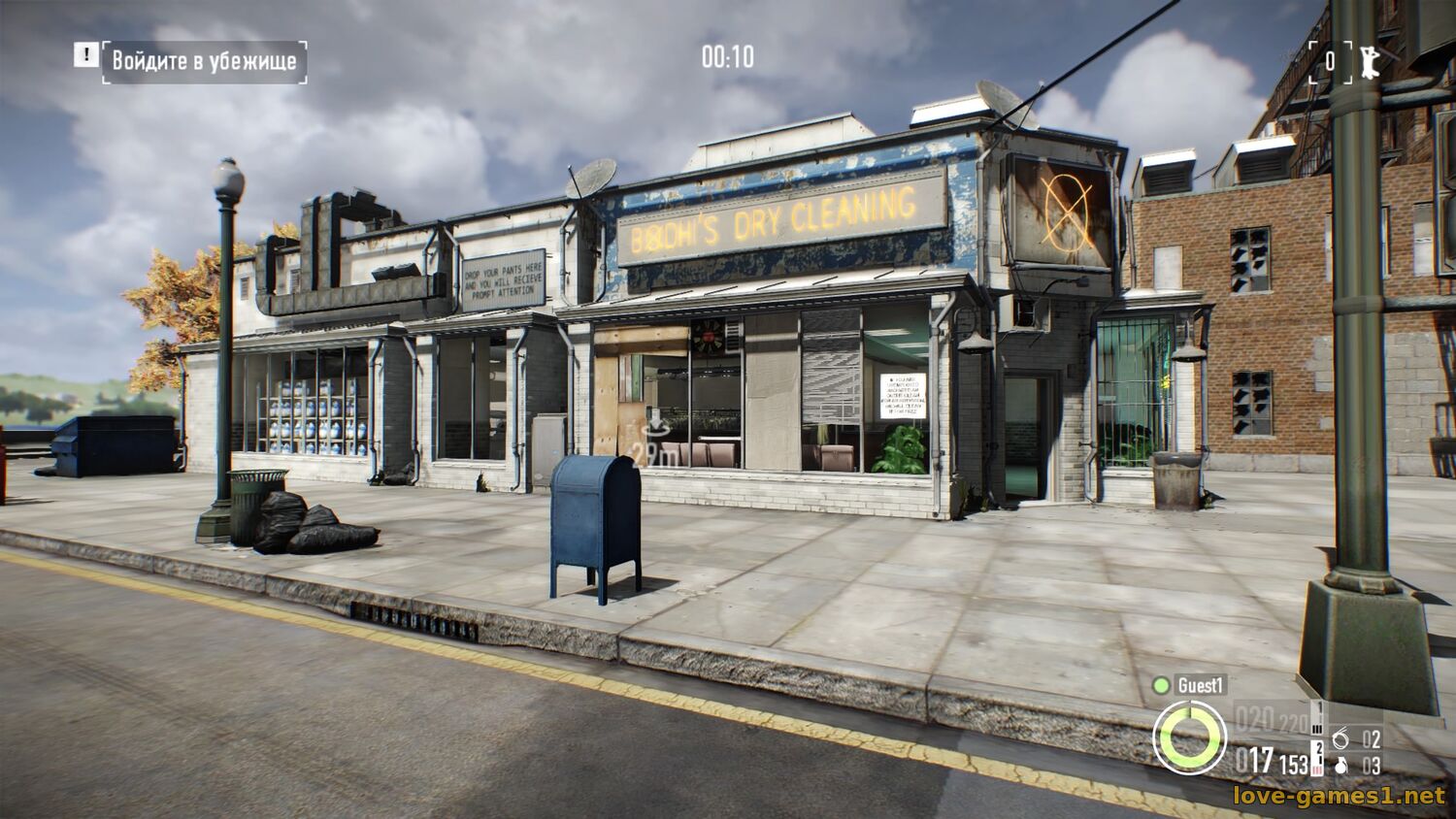Click the "Войдите в убежище" objective tracker

click(x=204, y=61)
